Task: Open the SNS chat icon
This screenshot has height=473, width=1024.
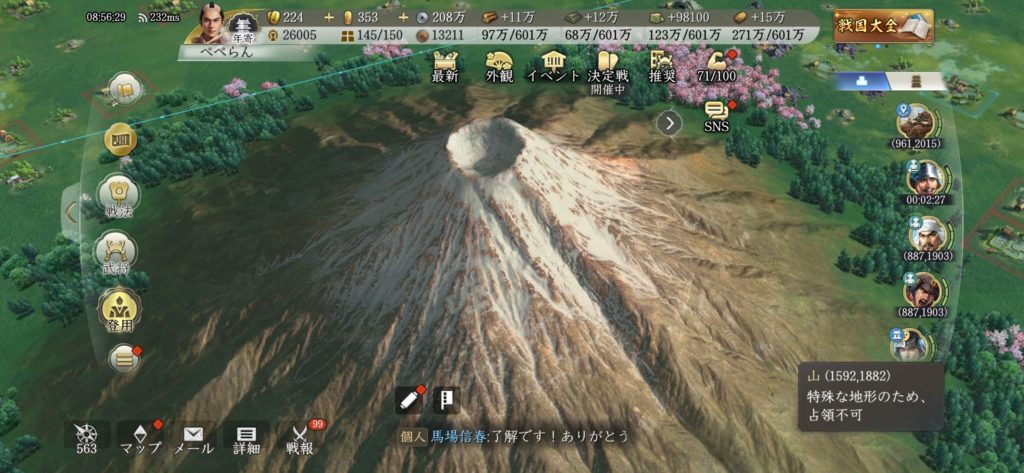Action: point(716,116)
